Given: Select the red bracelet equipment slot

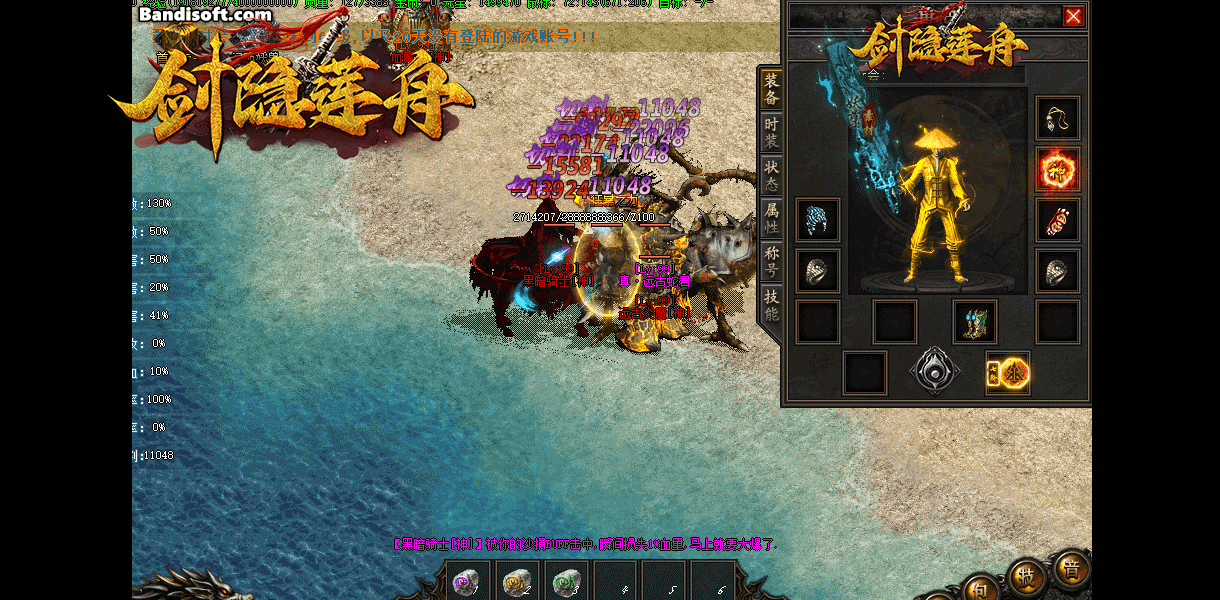Looking at the screenshot, I should click(1057, 220).
